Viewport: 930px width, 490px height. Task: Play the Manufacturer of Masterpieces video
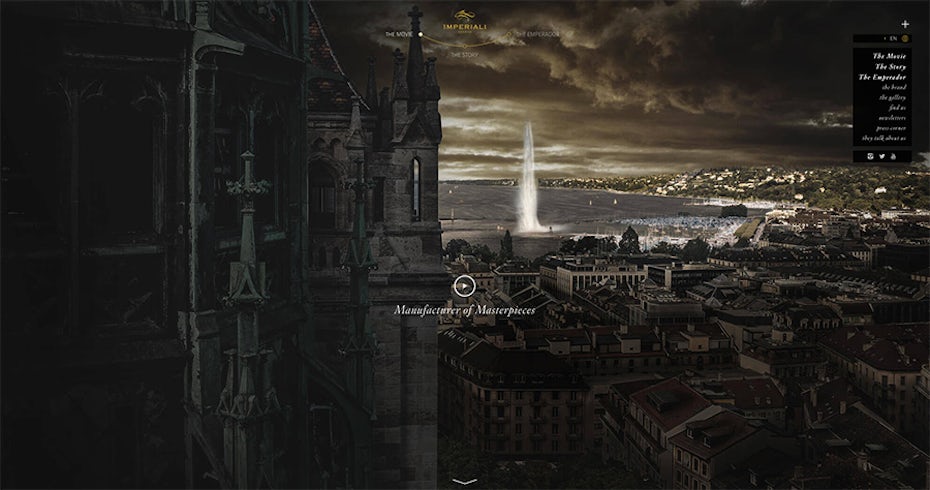coord(463,286)
